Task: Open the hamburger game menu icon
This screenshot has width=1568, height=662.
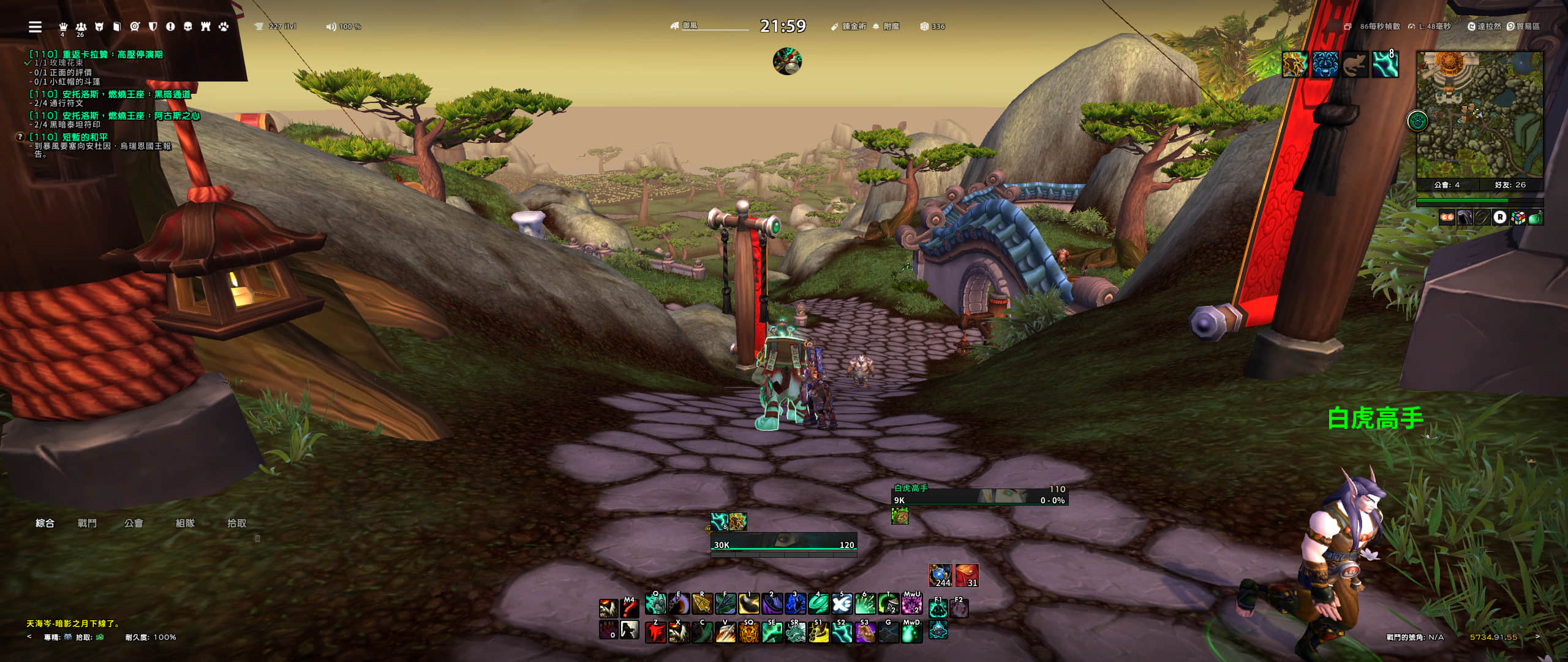Action: pyautogui.click(x=35, y=27)
